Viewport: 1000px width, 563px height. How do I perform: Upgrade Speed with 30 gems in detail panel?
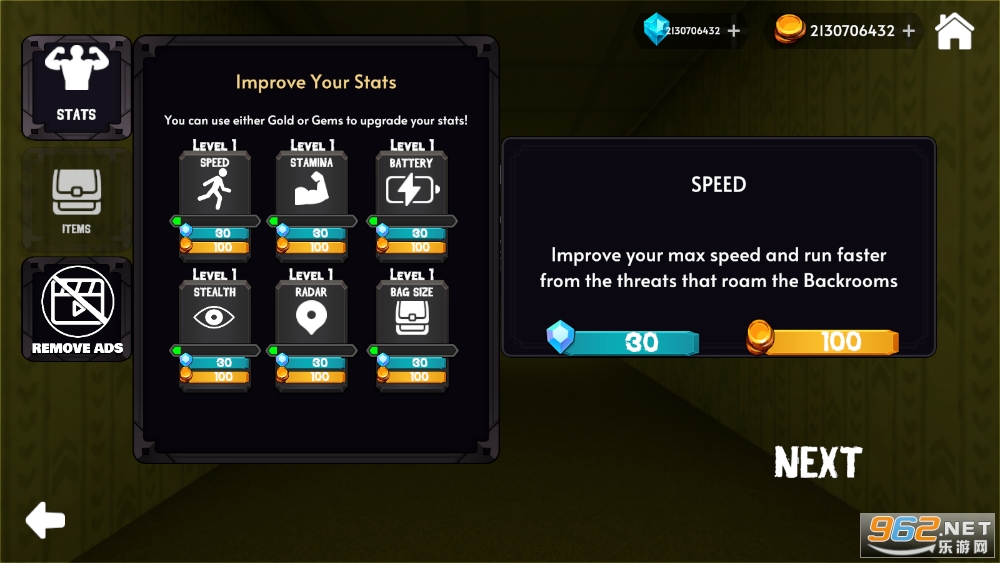626,342
